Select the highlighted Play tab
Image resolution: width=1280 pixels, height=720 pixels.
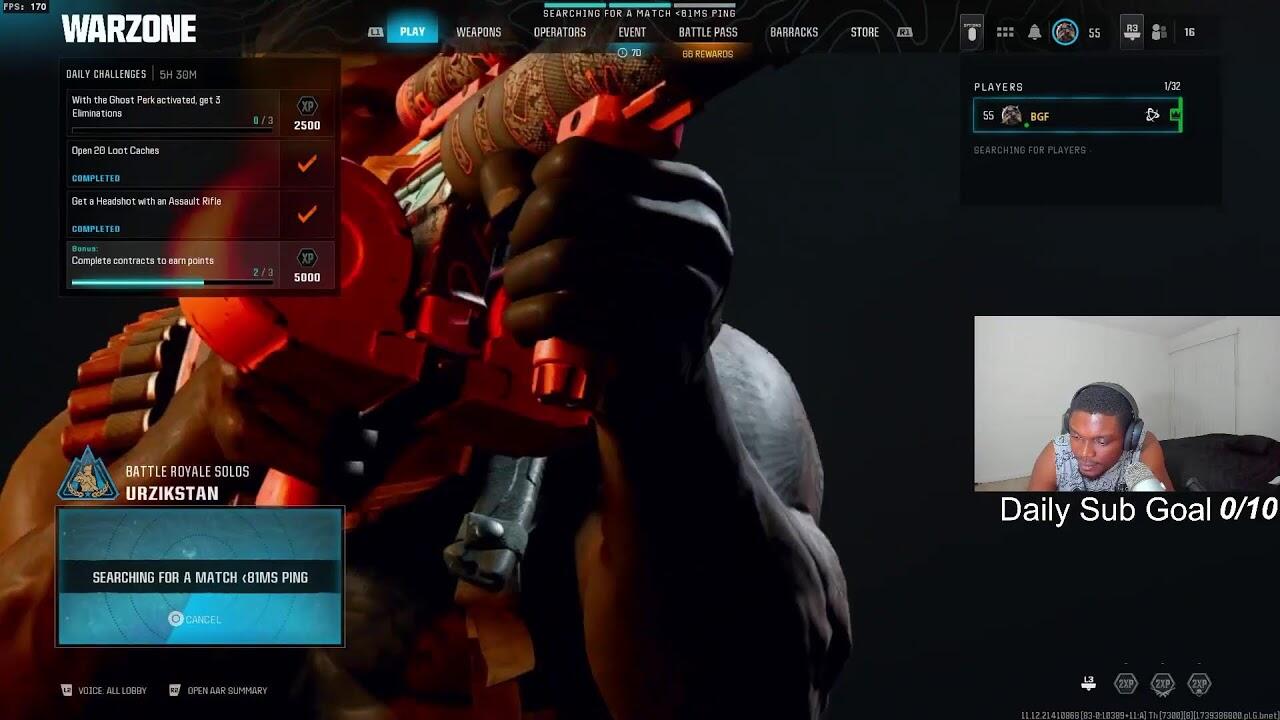412,32
